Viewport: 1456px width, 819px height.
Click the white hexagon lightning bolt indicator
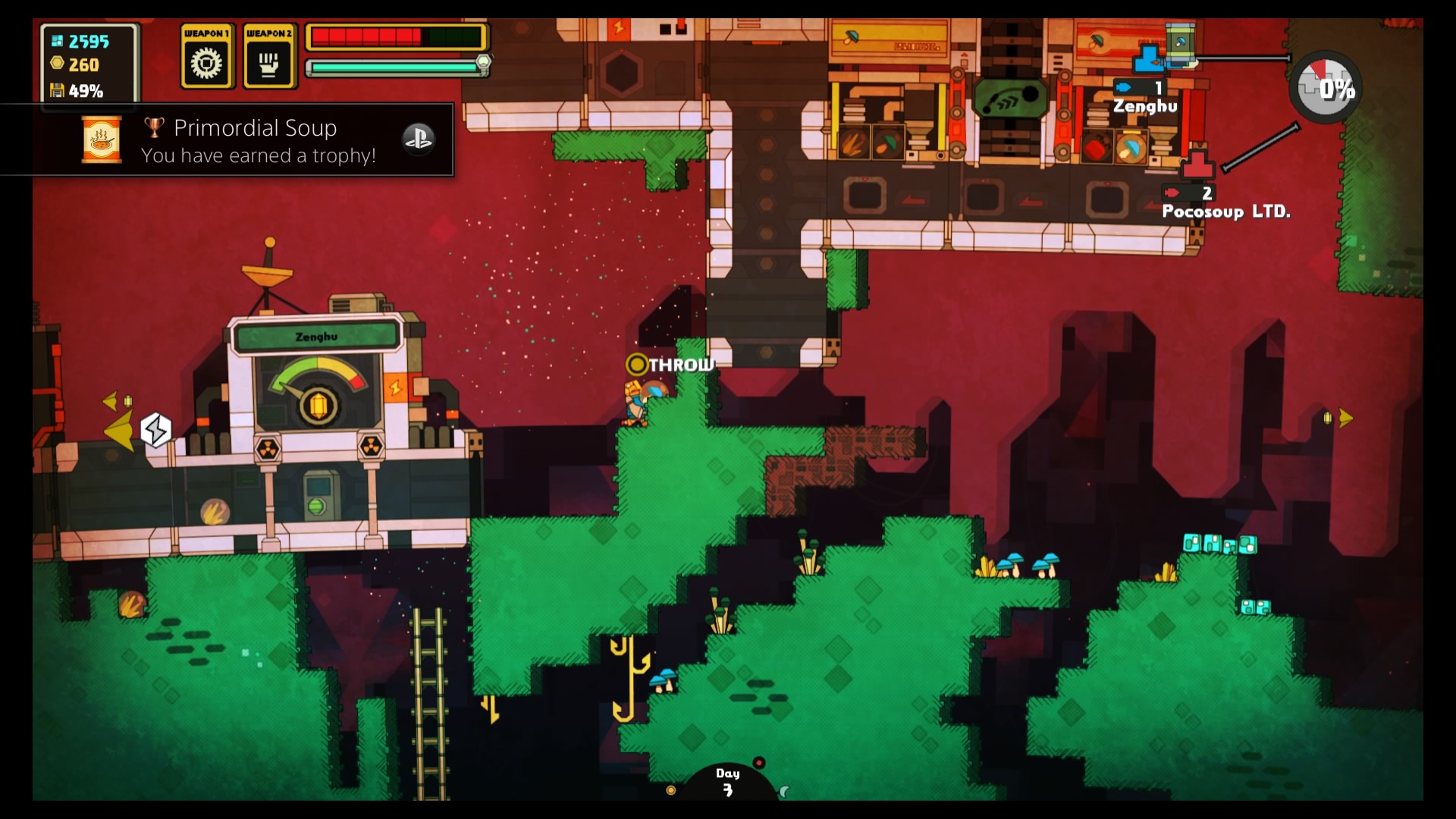pos(155,430)
